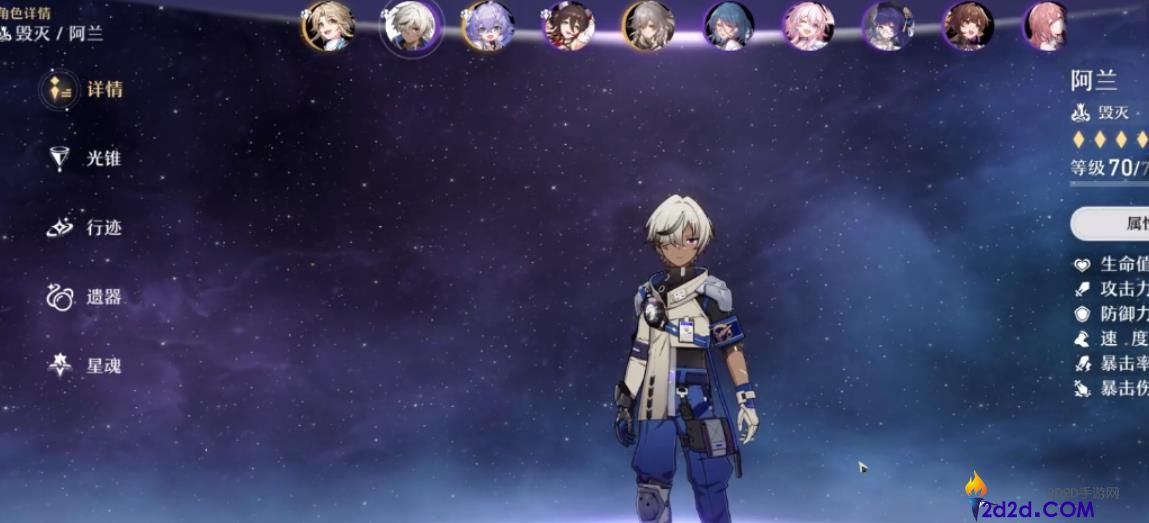Choose March 7th's light pink-haired portrait
Screen dimensions: 1149x523
808,26
